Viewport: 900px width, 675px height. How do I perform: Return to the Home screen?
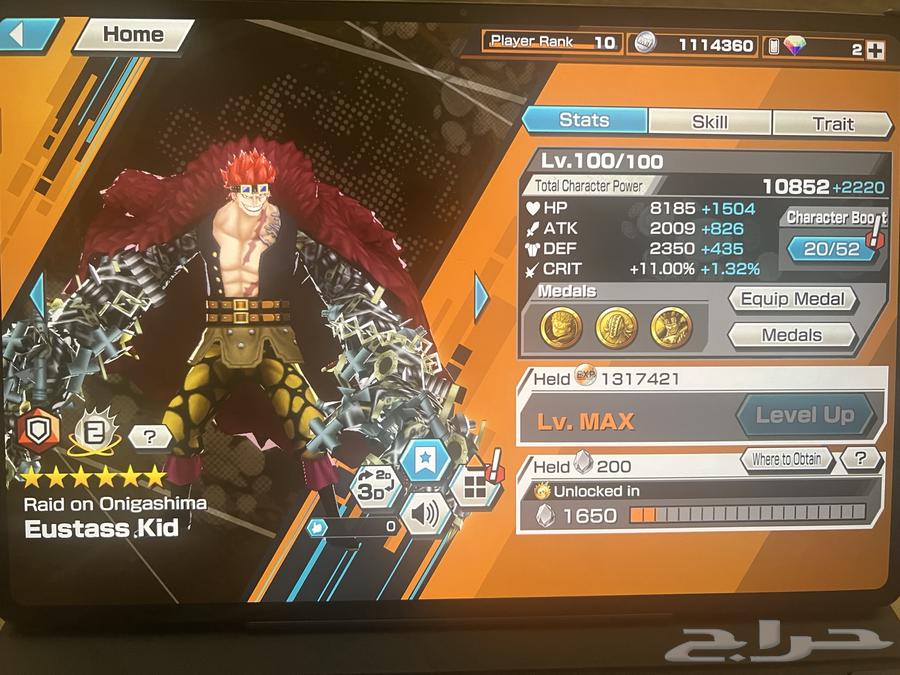point(133,35)
